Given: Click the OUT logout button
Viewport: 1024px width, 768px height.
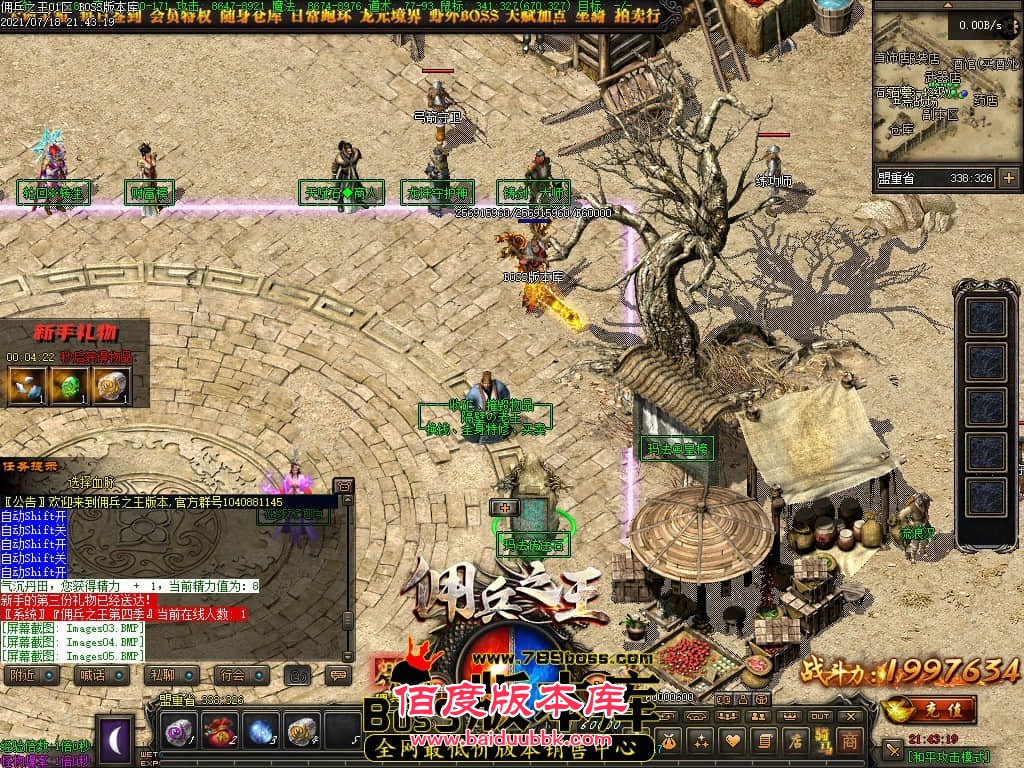Looking at the screenshot, I should pos(819,717).
